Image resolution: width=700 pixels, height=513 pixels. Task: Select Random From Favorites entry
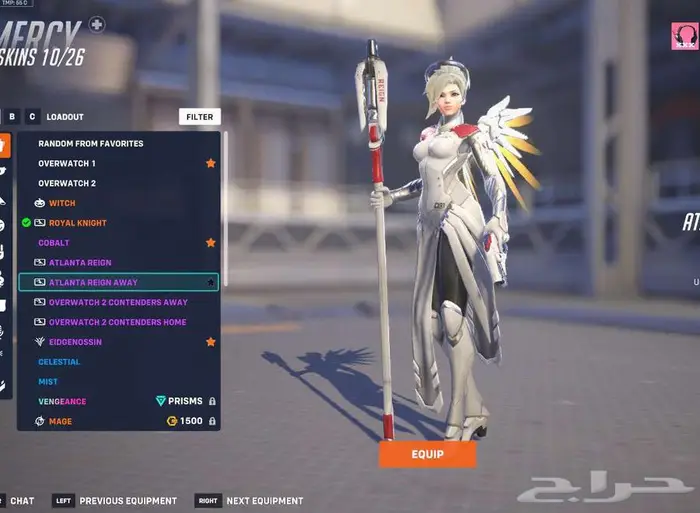[91, 143]
